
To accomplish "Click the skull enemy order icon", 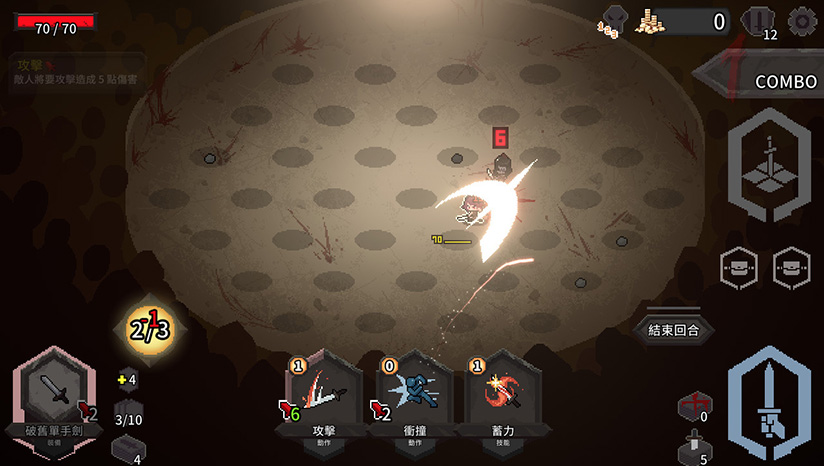I will point(612,21).
